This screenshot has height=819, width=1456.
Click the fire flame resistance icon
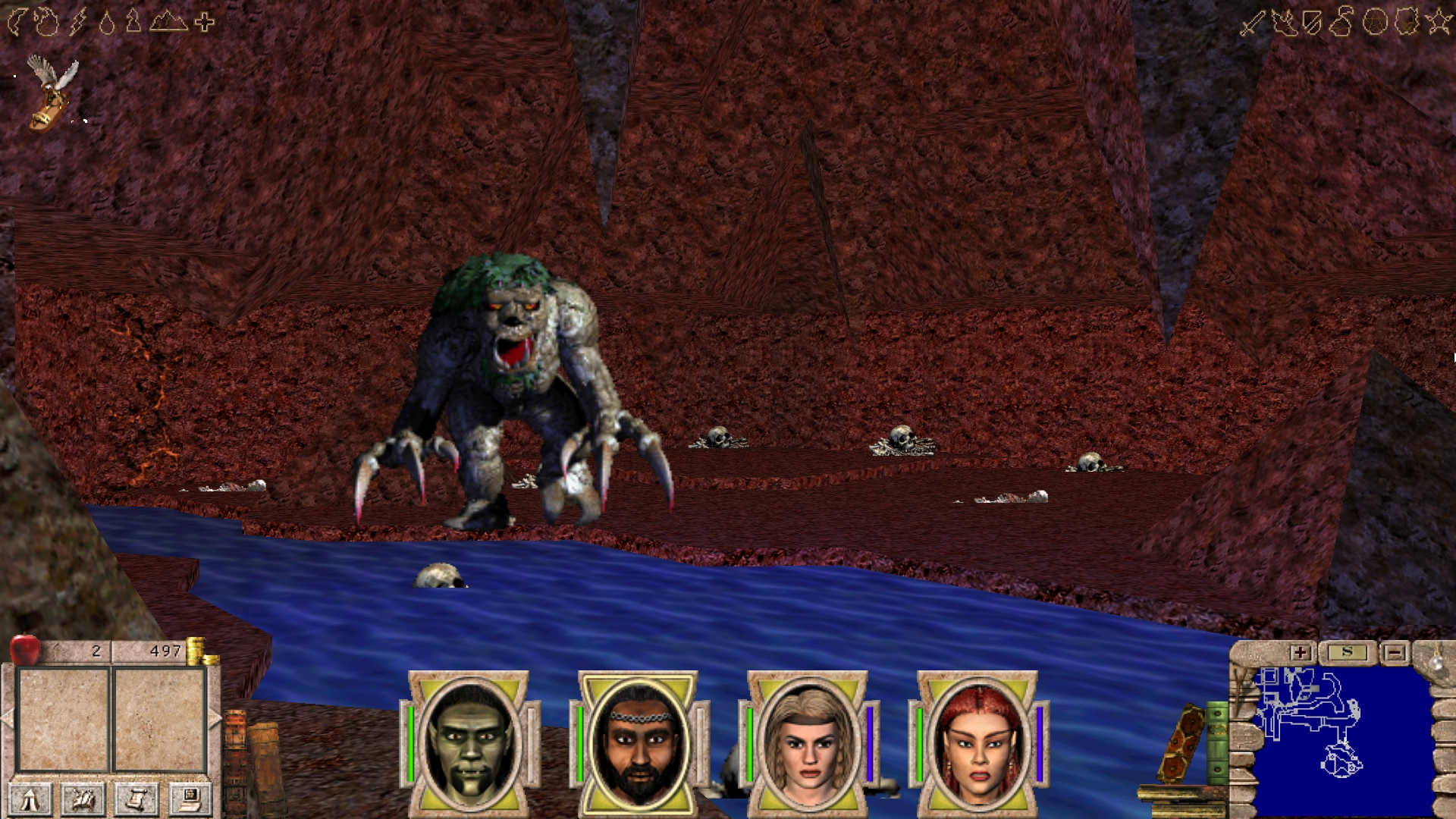48,23
